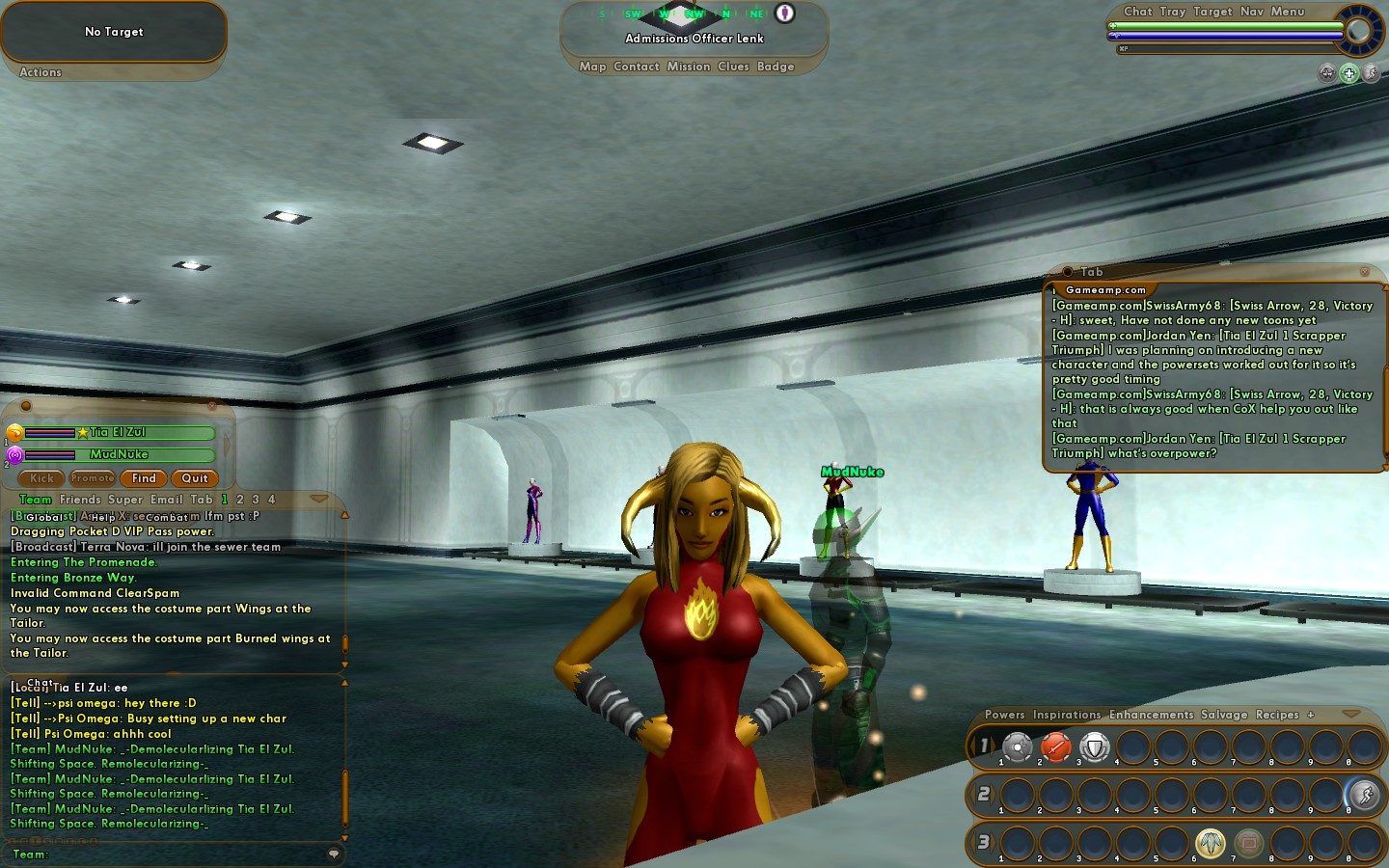Open the Recipes list
Screen dimensions: 1389x868
pyautogui.click(x=1277, y=715)
